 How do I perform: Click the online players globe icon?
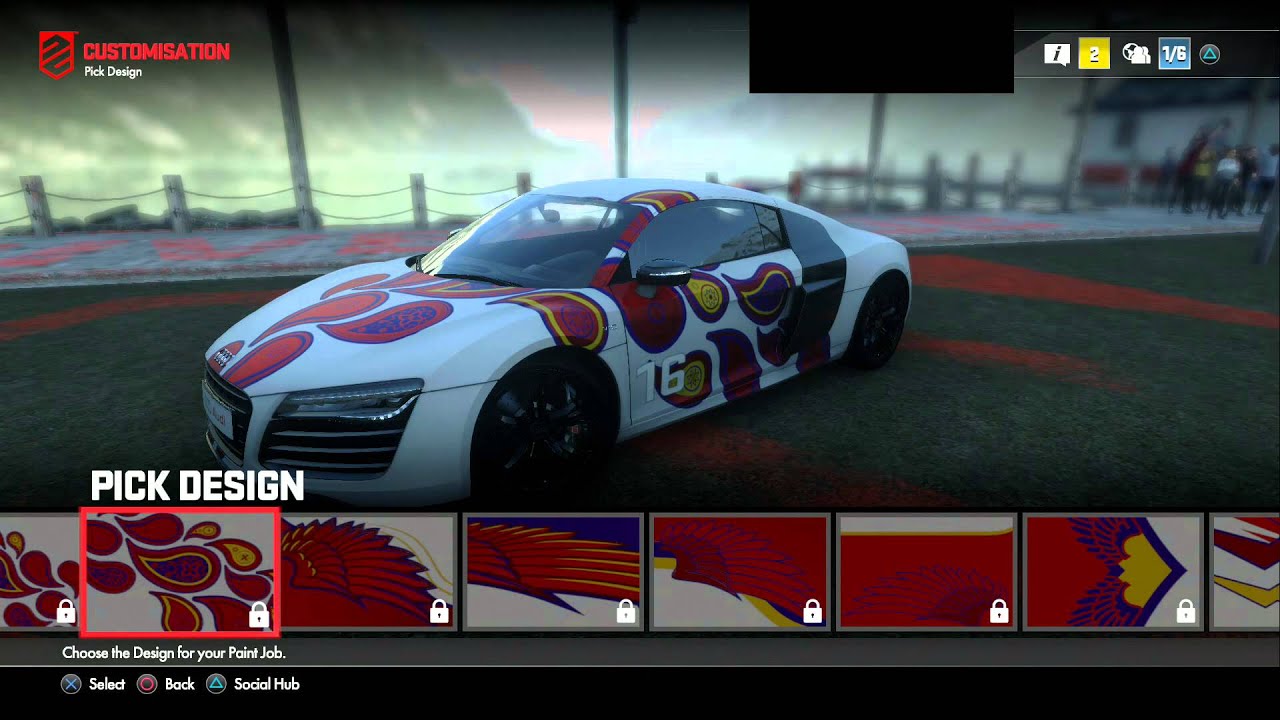tap(1136, 54)
